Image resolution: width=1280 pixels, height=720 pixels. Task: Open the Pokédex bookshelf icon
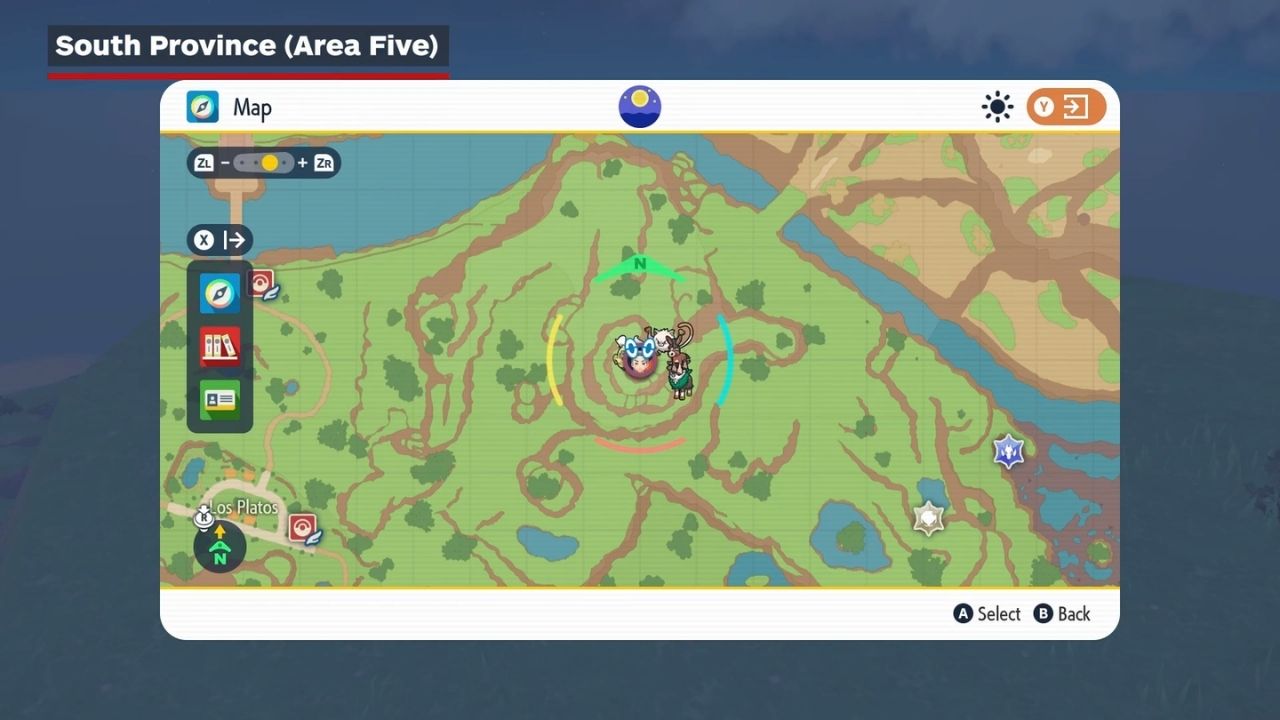click(x=220, y=347)
